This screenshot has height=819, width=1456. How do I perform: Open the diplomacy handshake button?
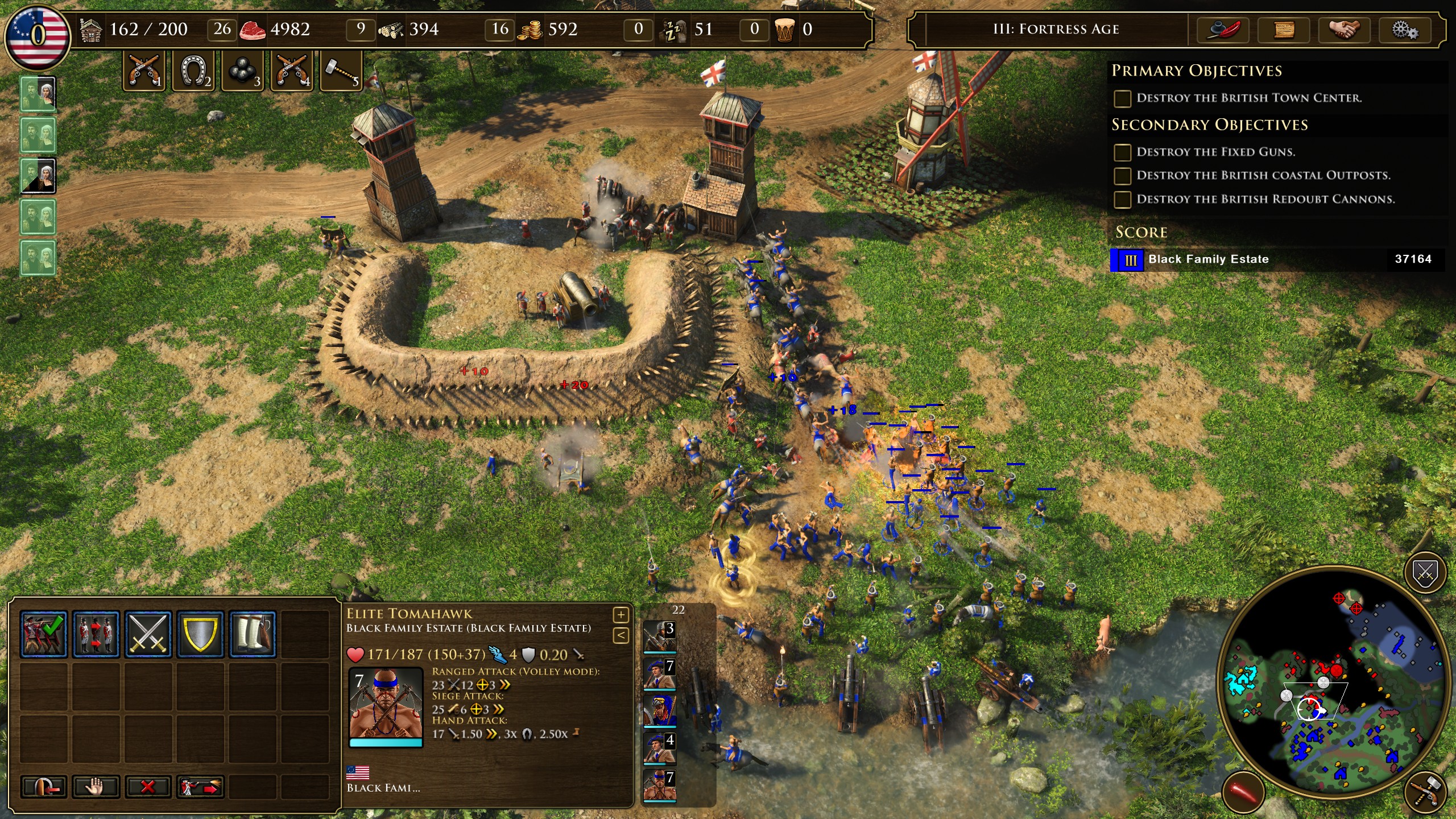tap(1345, 30)
